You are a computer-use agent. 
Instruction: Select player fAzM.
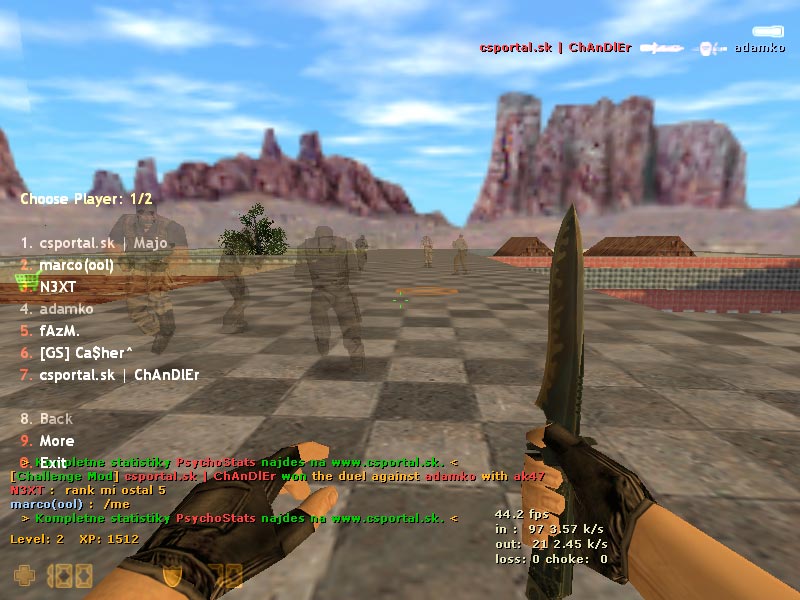click(x=59, y=331)
